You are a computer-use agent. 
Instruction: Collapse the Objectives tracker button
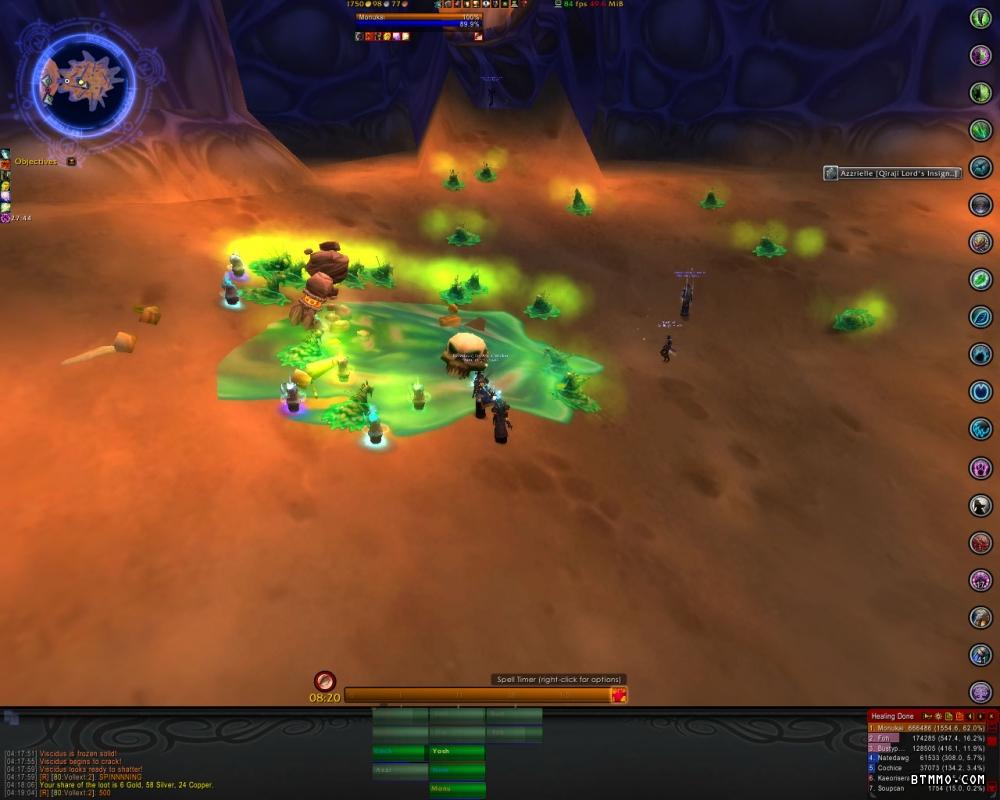click(71, 161)
